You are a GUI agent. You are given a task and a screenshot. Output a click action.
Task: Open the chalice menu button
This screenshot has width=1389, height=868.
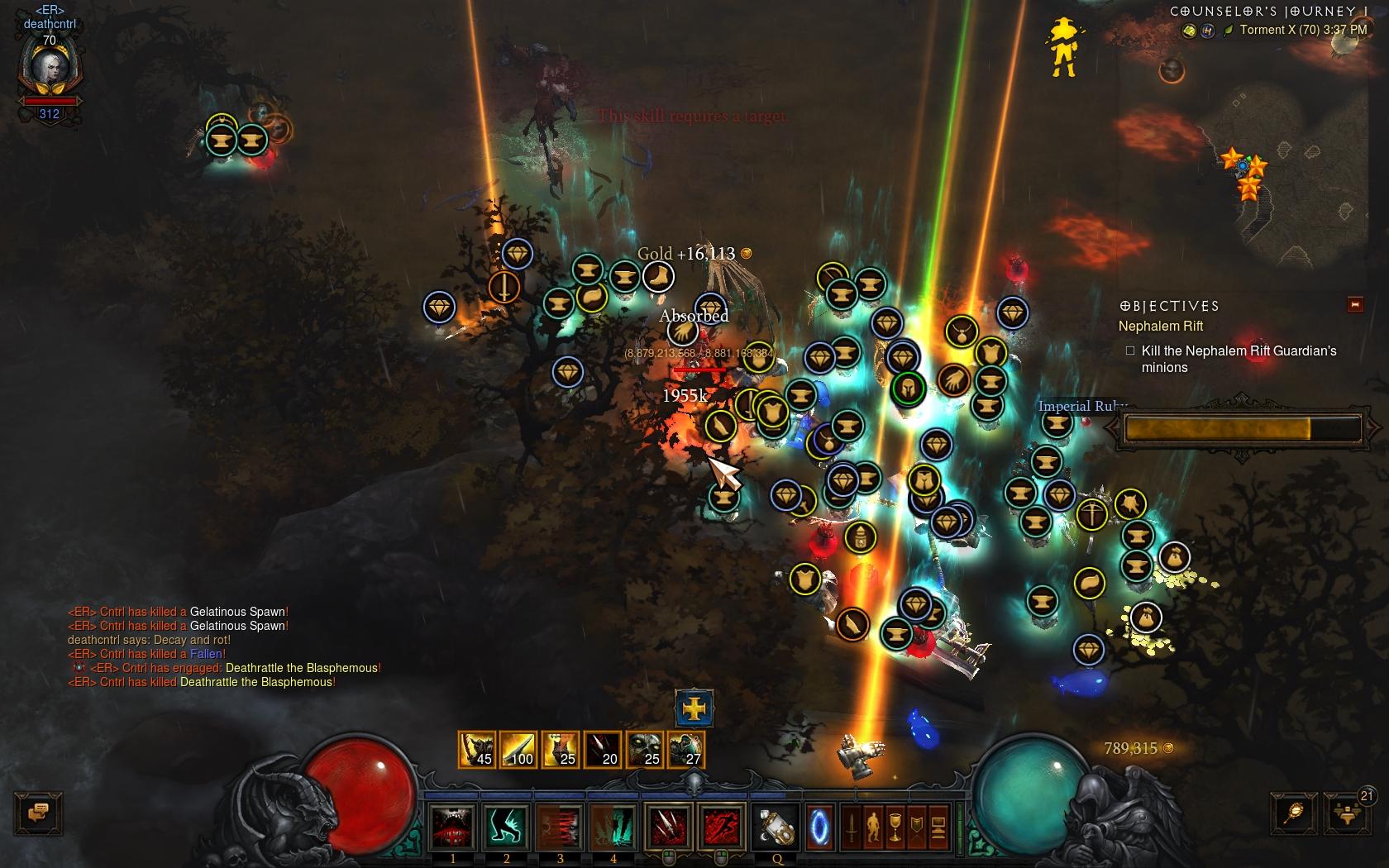895,827
